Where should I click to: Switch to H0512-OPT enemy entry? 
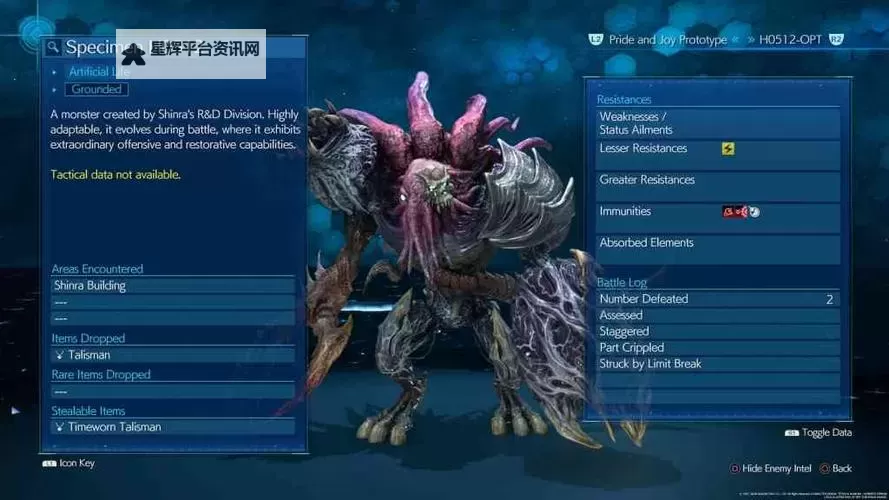point(789,39)
